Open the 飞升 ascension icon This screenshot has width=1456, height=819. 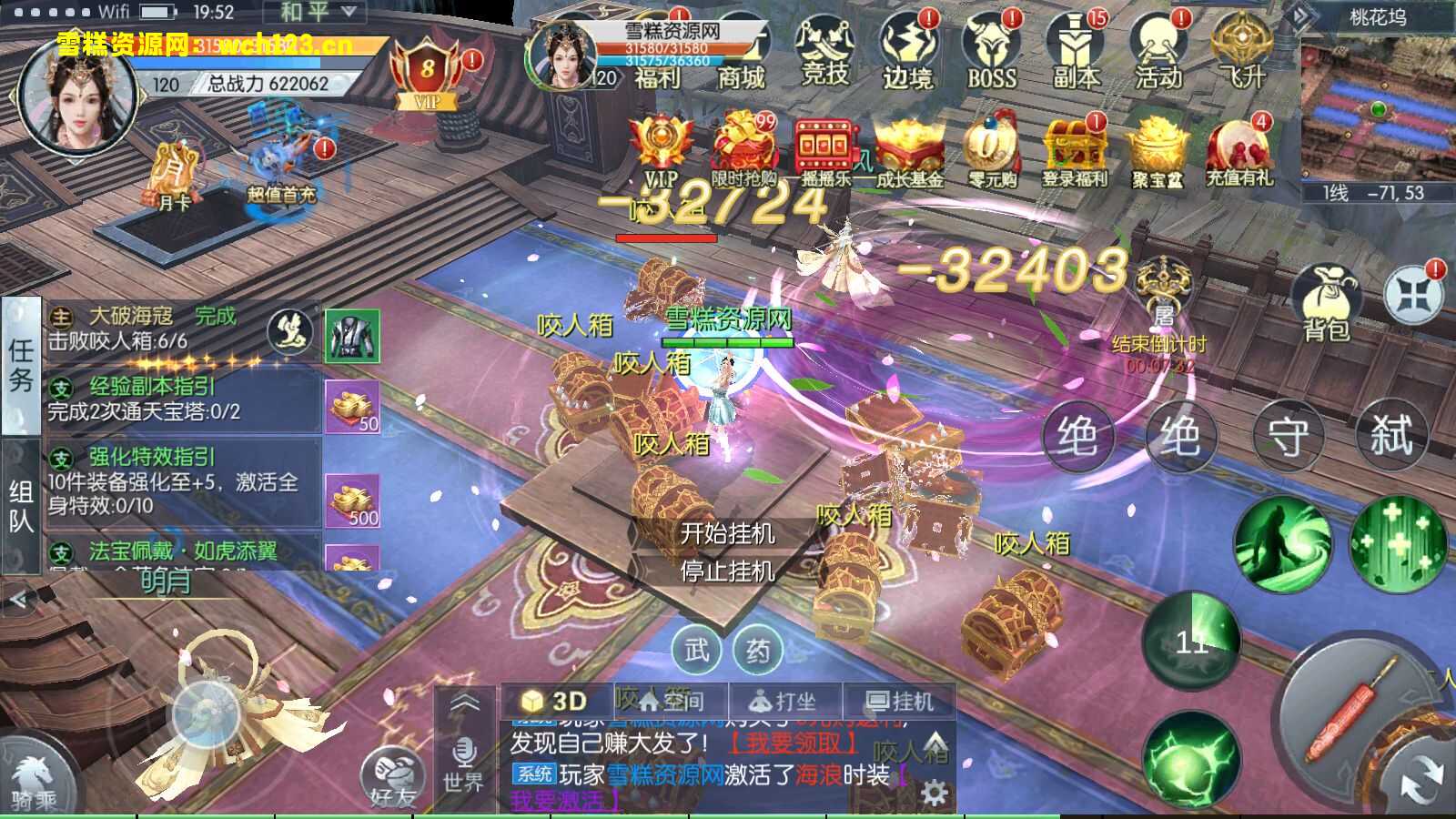pyautogui.click(x=1242, y=55)
